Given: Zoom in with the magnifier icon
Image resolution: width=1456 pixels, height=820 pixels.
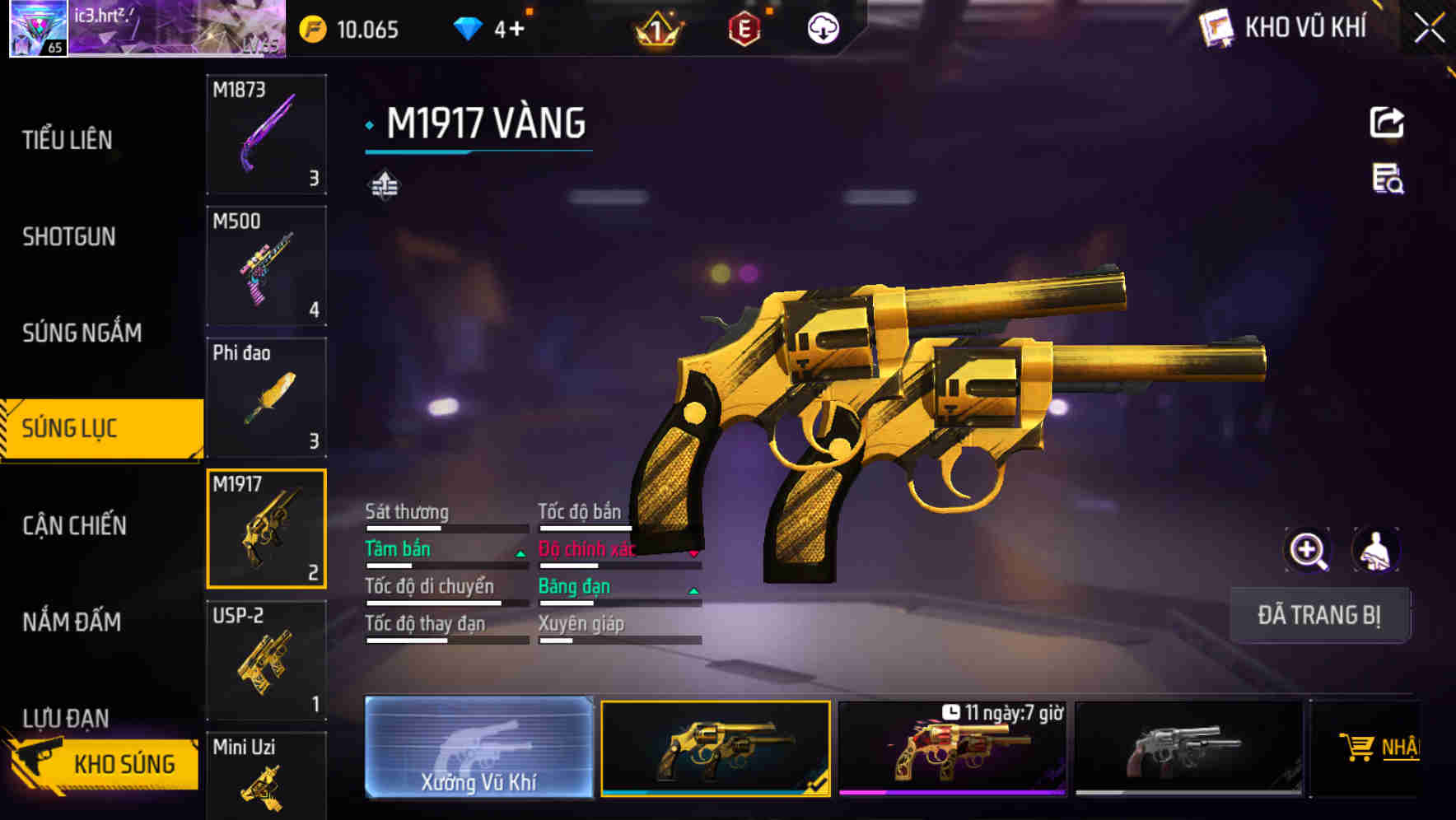Looking at the screenshot, I should (x=1308, y=550).
